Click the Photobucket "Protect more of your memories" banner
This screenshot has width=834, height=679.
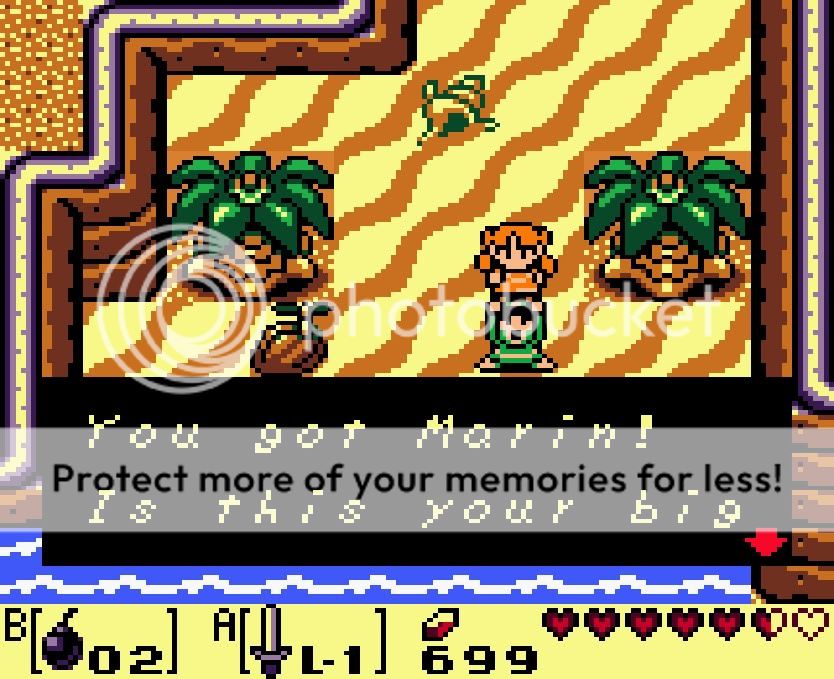click(x=416, y=479)
